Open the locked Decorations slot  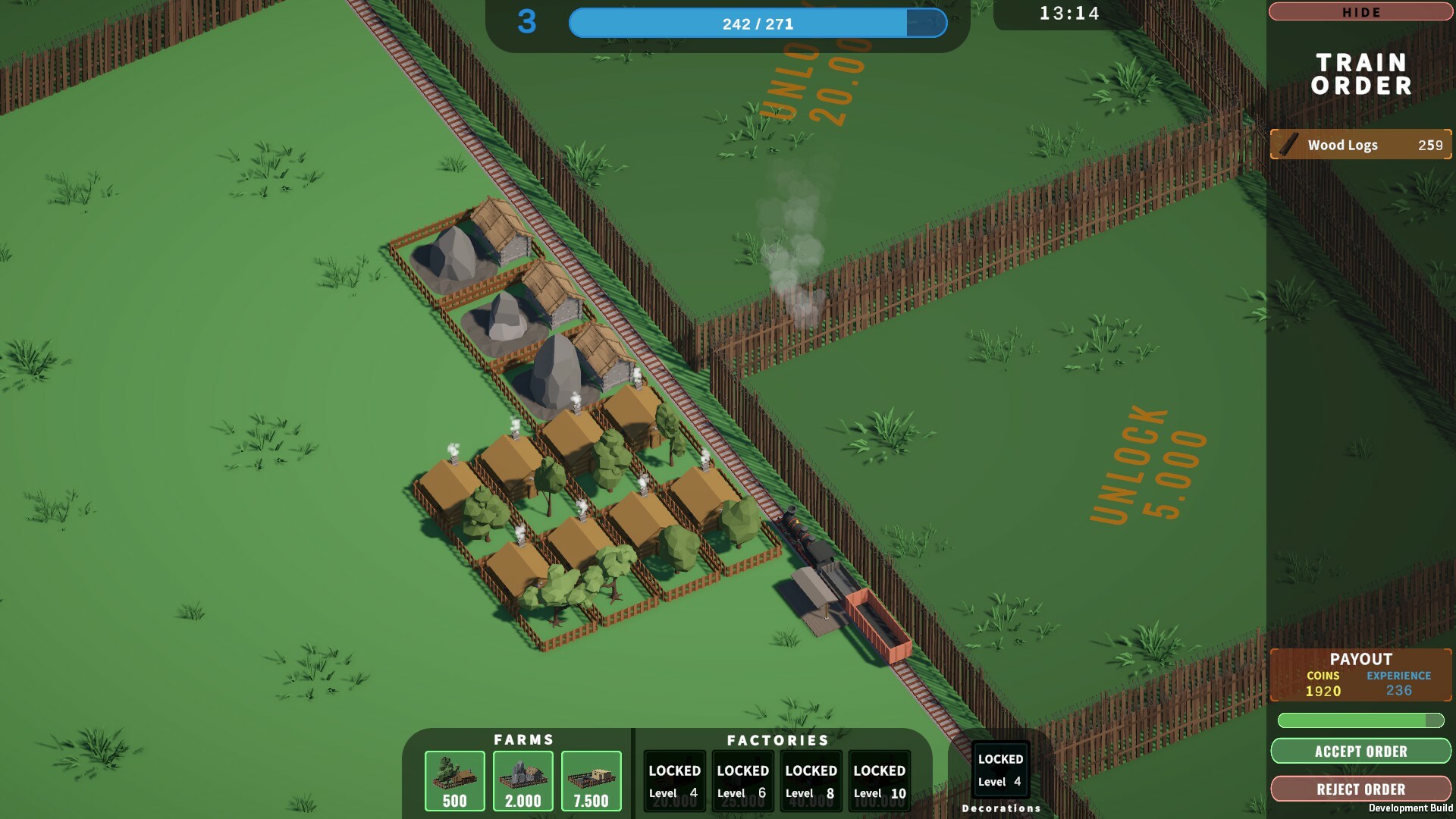click(999, 770)
